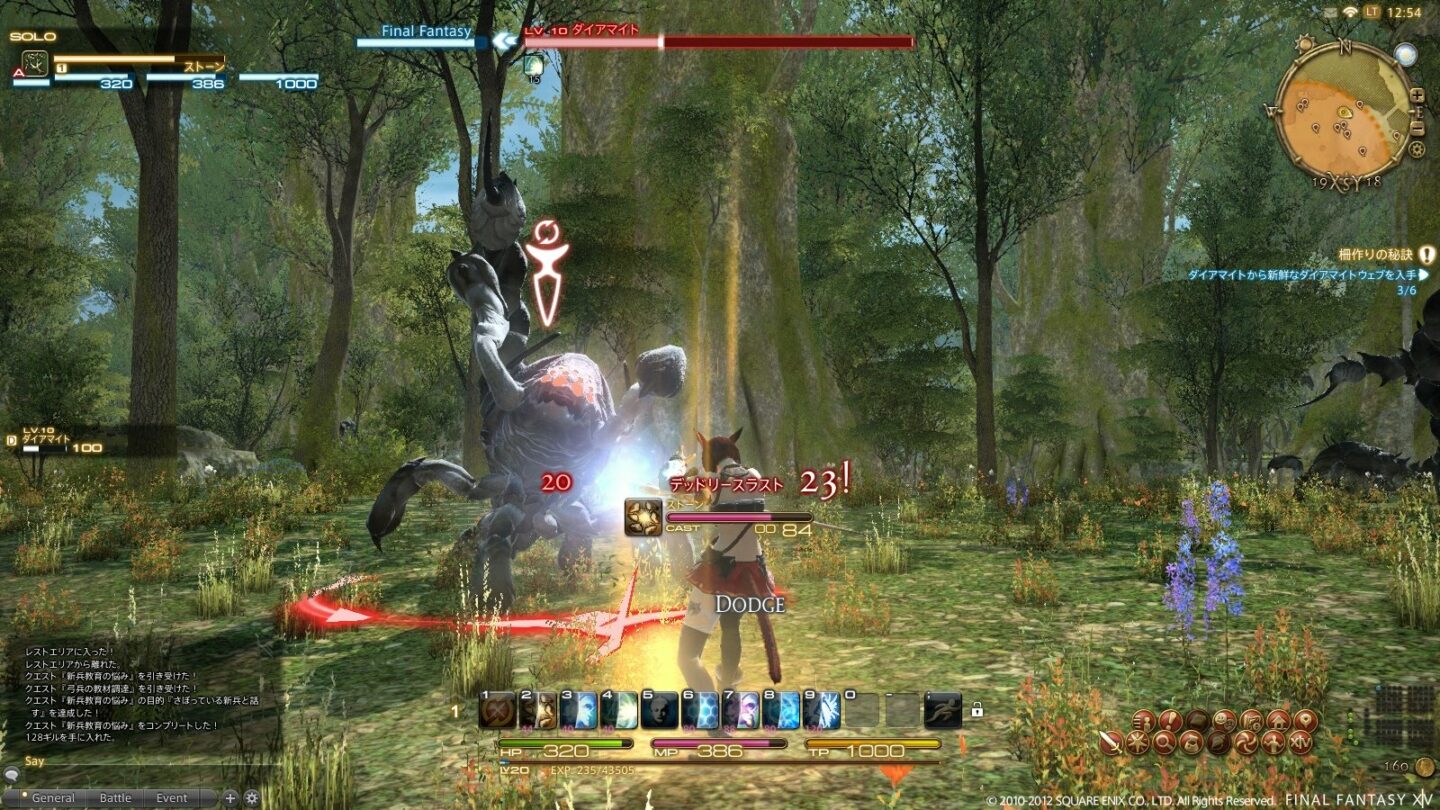The image size is (1440, 810).
Task: Click the house icon in the menu bar
Action: click(x=1280, y=720)
